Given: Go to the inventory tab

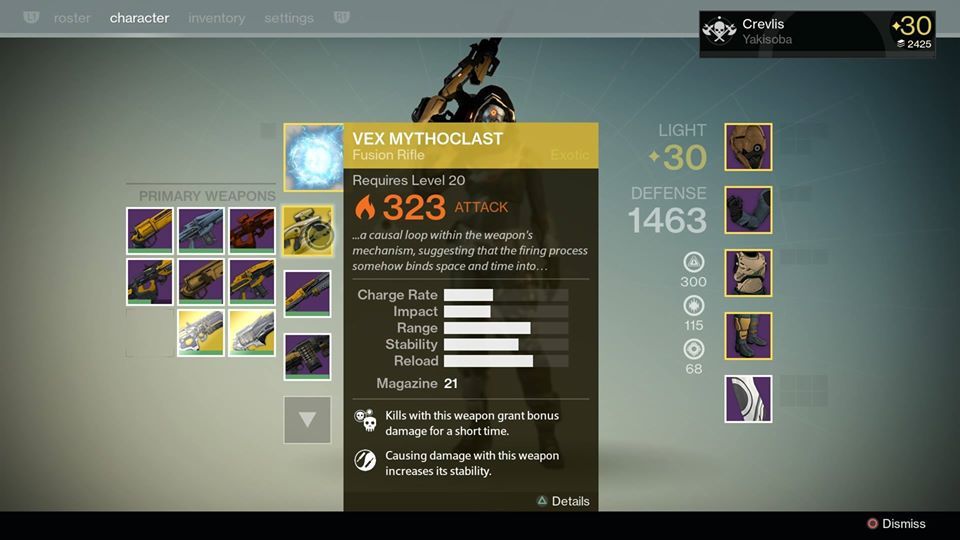Looking at the screenshot, I should 216,18.
